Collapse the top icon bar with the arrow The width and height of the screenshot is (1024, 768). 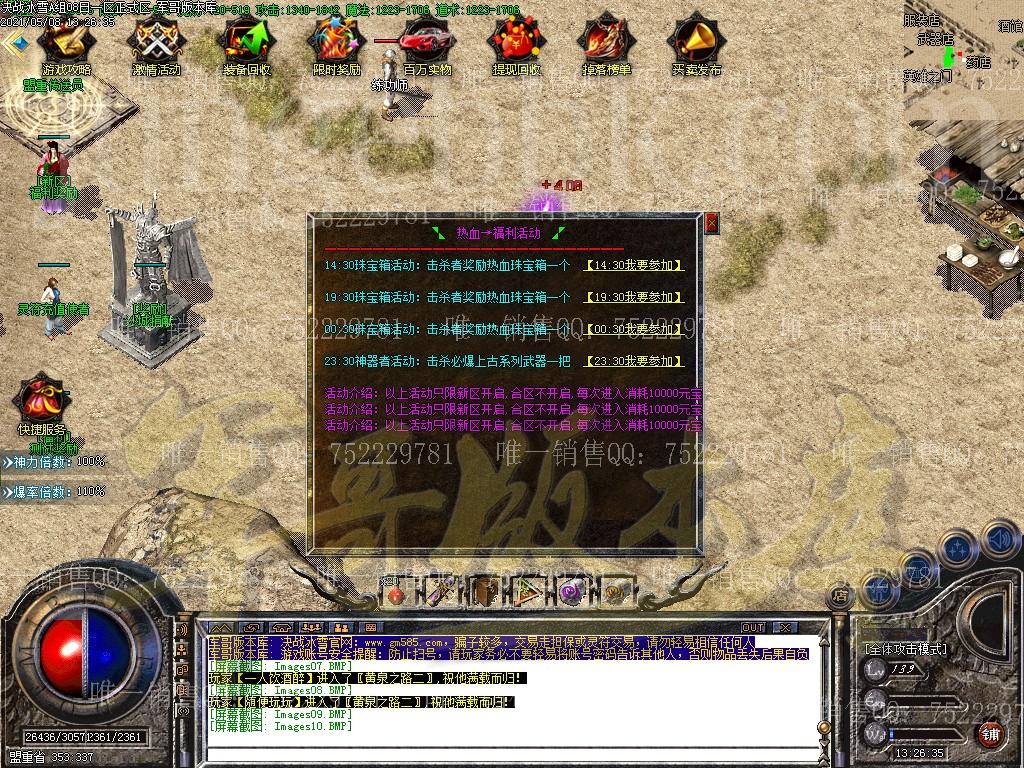pyautogui.click(x=13, y=44)
